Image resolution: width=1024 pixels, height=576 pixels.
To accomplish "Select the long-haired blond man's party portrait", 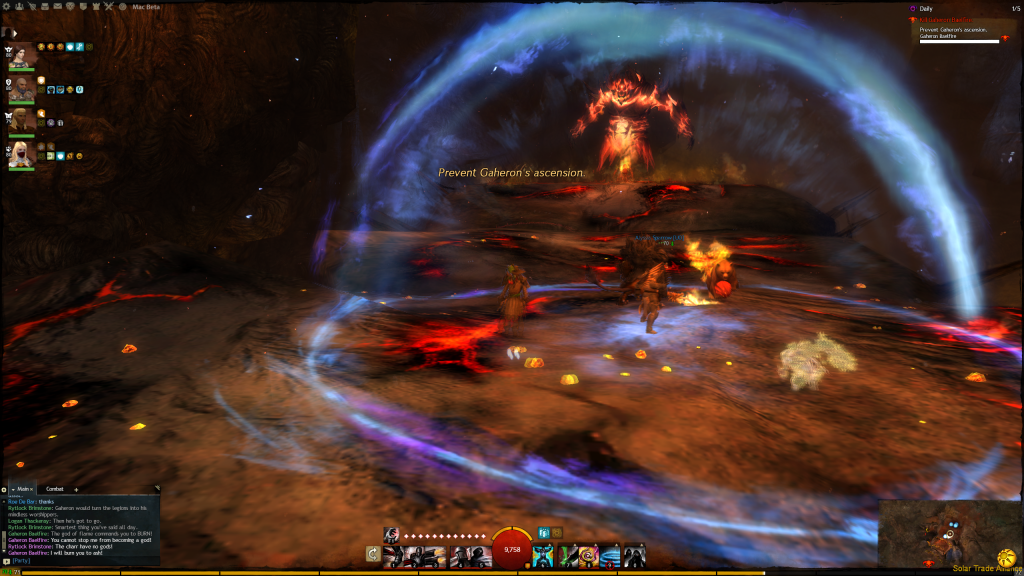I will coord(21,122).
